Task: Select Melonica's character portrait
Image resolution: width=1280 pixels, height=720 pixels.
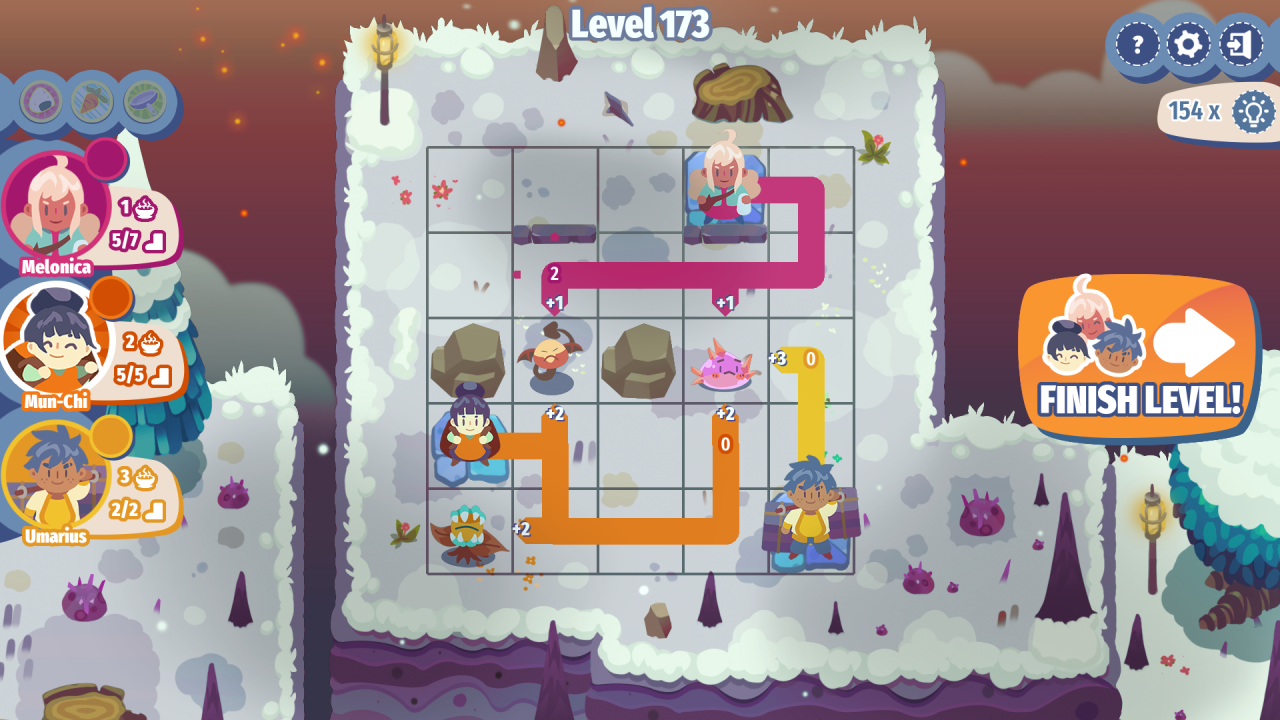Action: pos(55,207)
